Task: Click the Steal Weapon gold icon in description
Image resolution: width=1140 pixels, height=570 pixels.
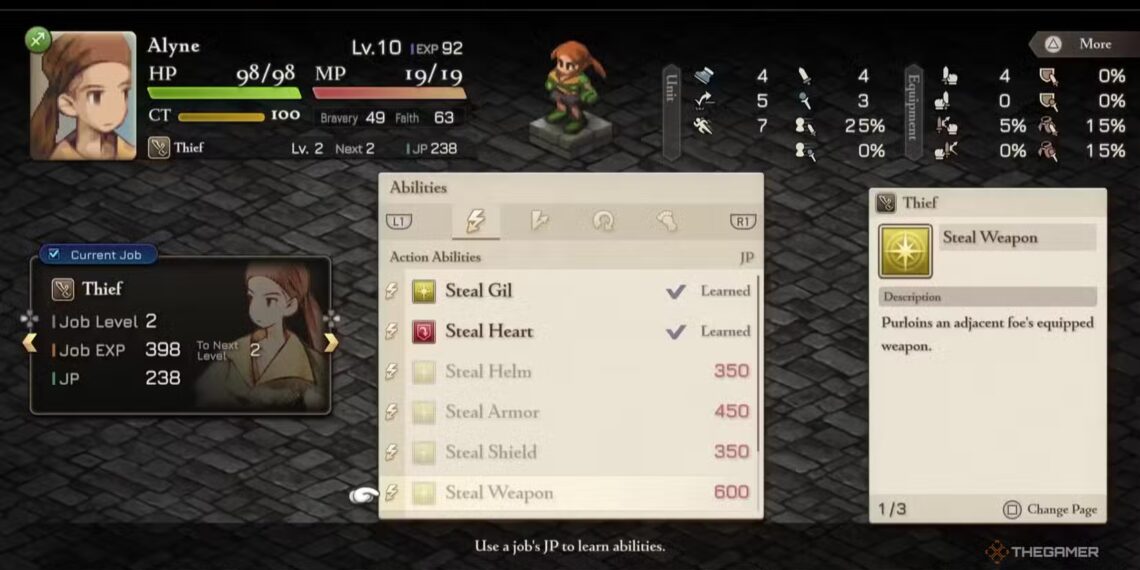Action: (x=905, y=250)
